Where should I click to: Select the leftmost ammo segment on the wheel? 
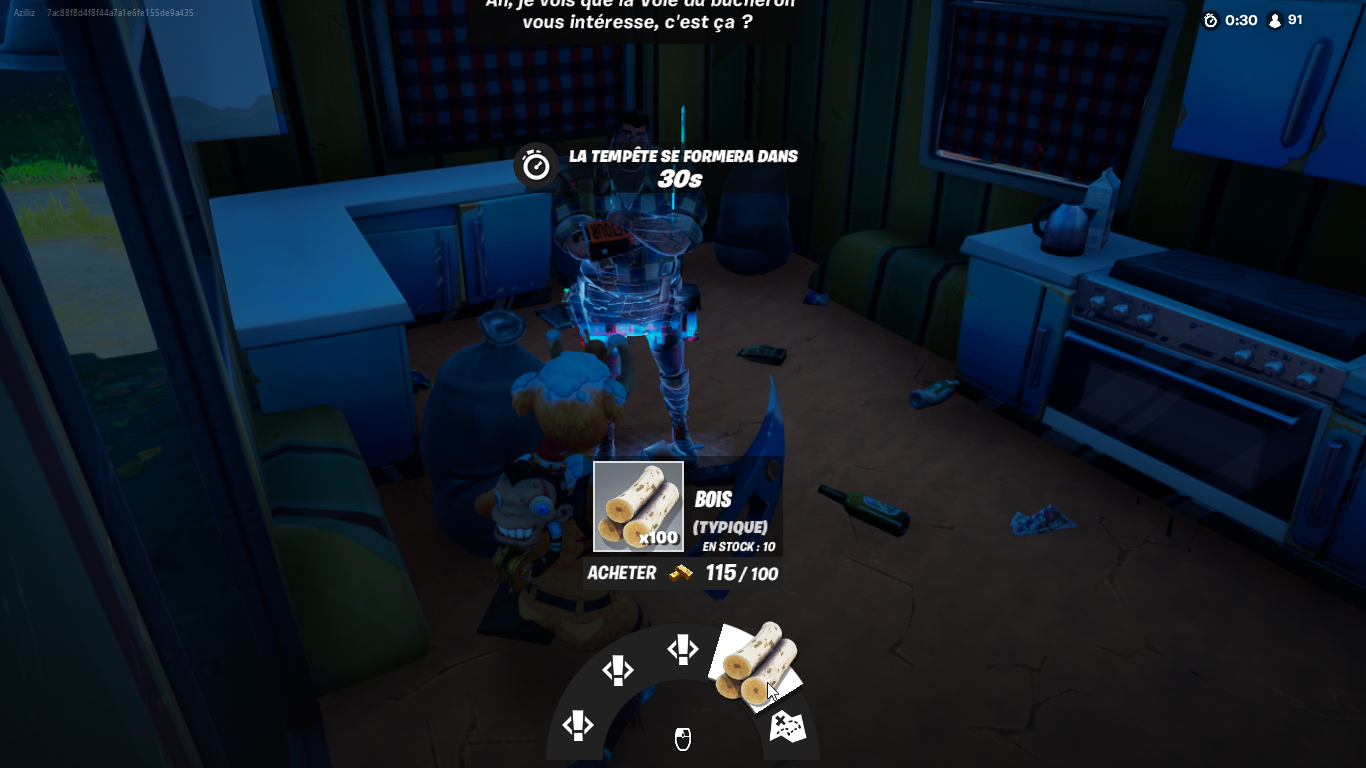click(577, 723)
